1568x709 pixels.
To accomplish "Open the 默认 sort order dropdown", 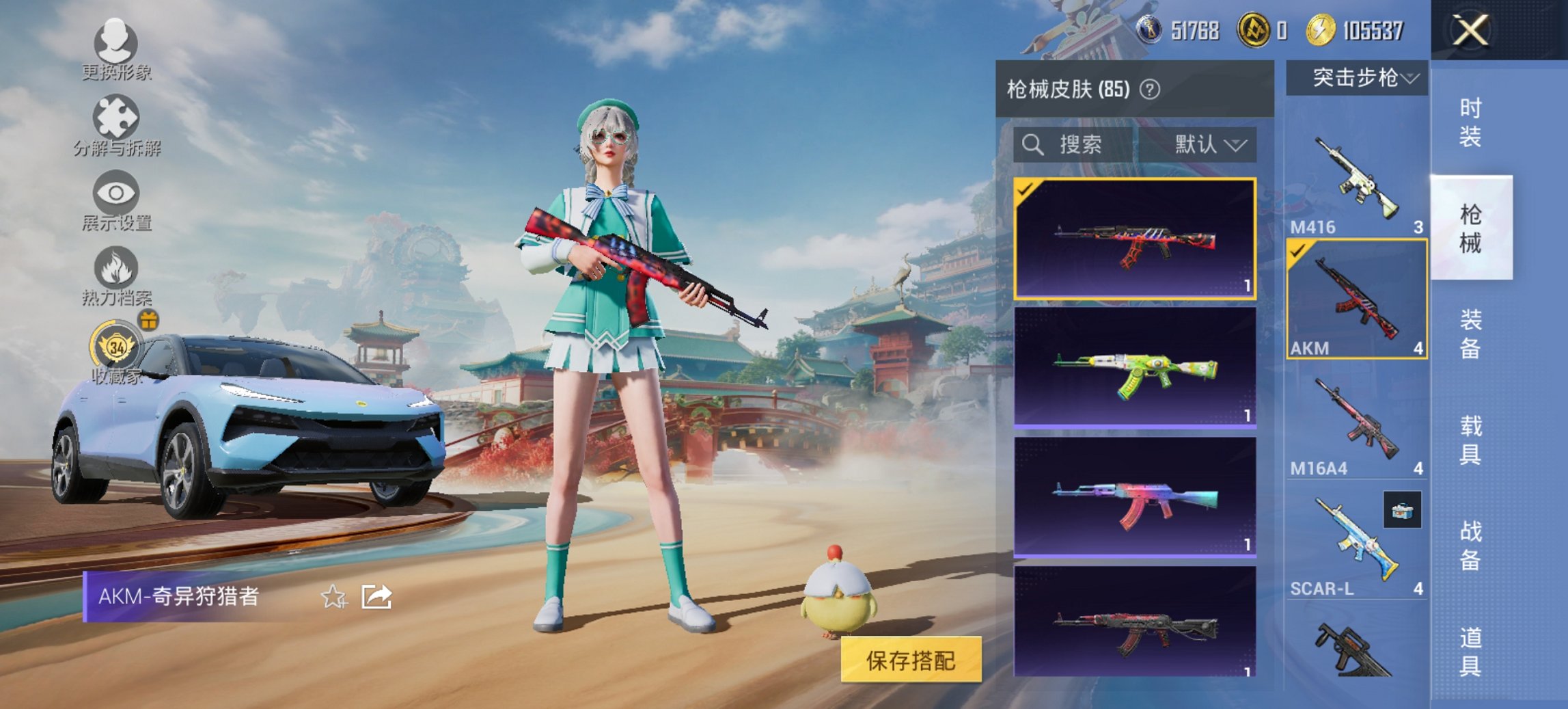I will [x=1210, y=145].
